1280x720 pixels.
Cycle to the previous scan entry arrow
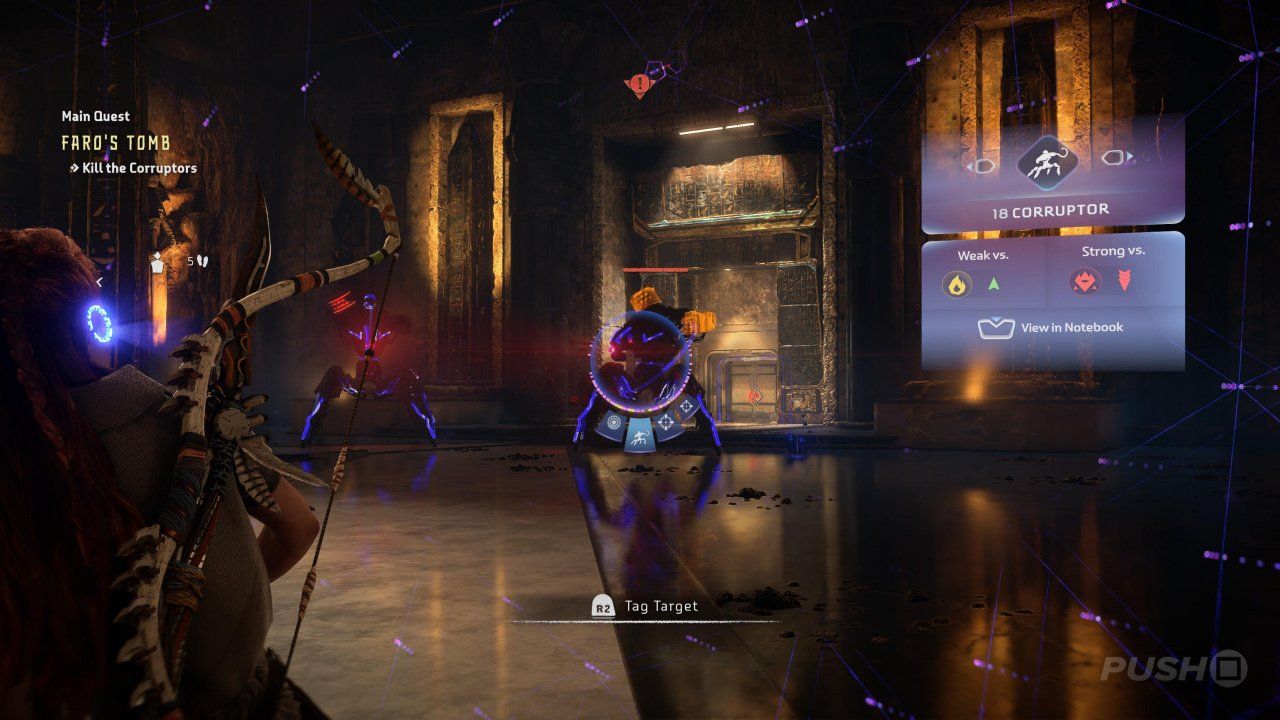982,165
